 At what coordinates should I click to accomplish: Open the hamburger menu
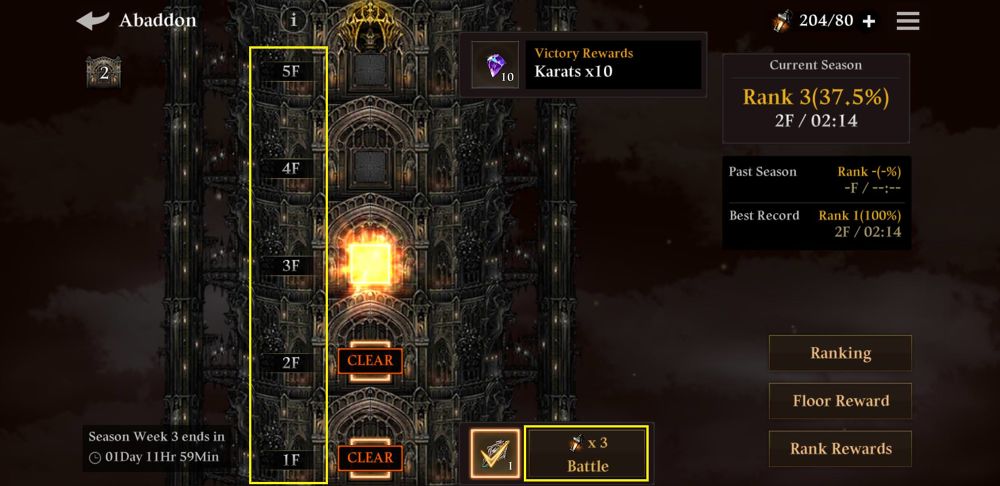(x=908, y=21)
